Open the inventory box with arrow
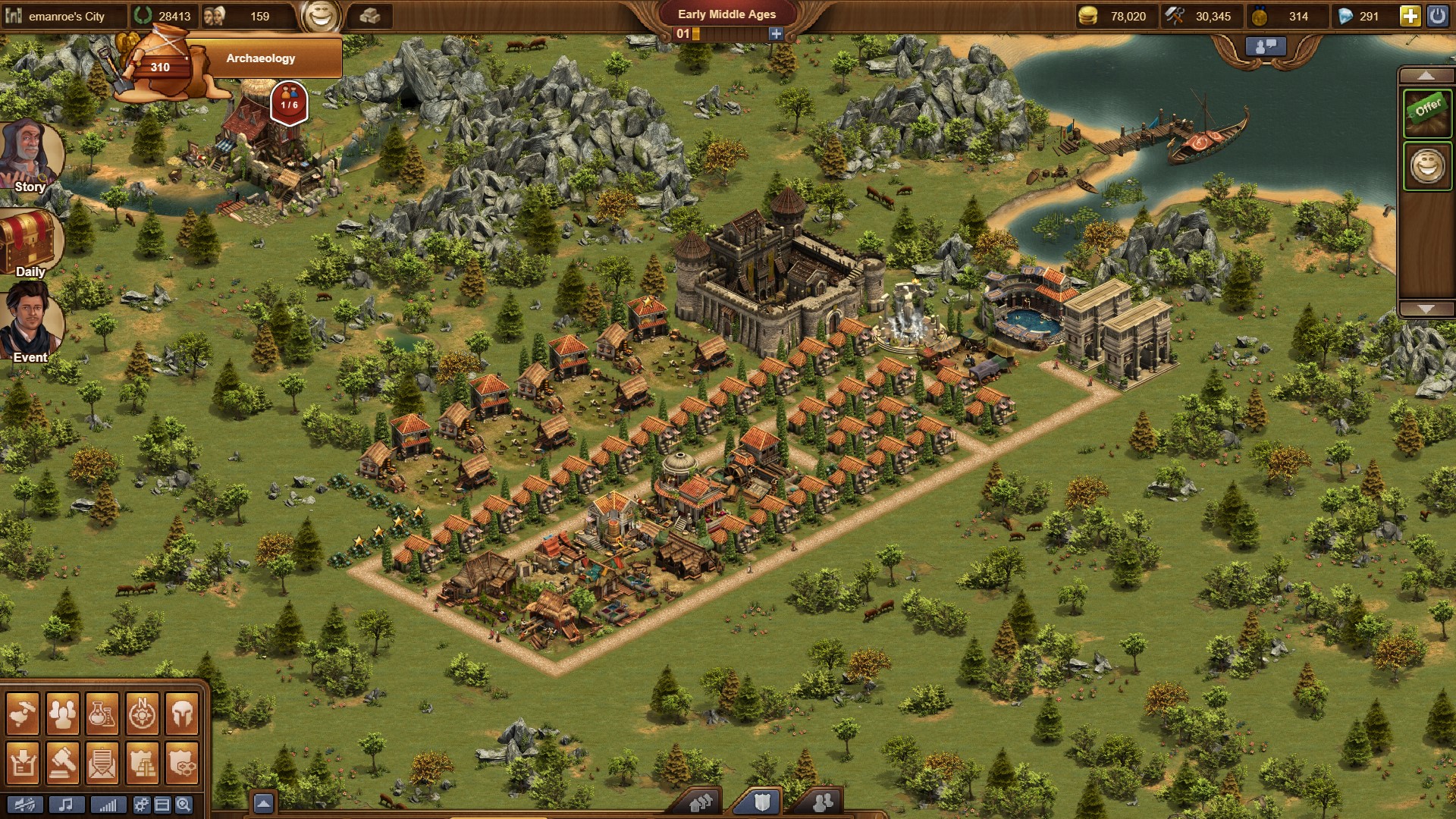The width and height of the screenshot is (1456, 819). click(x=23, y=762)
